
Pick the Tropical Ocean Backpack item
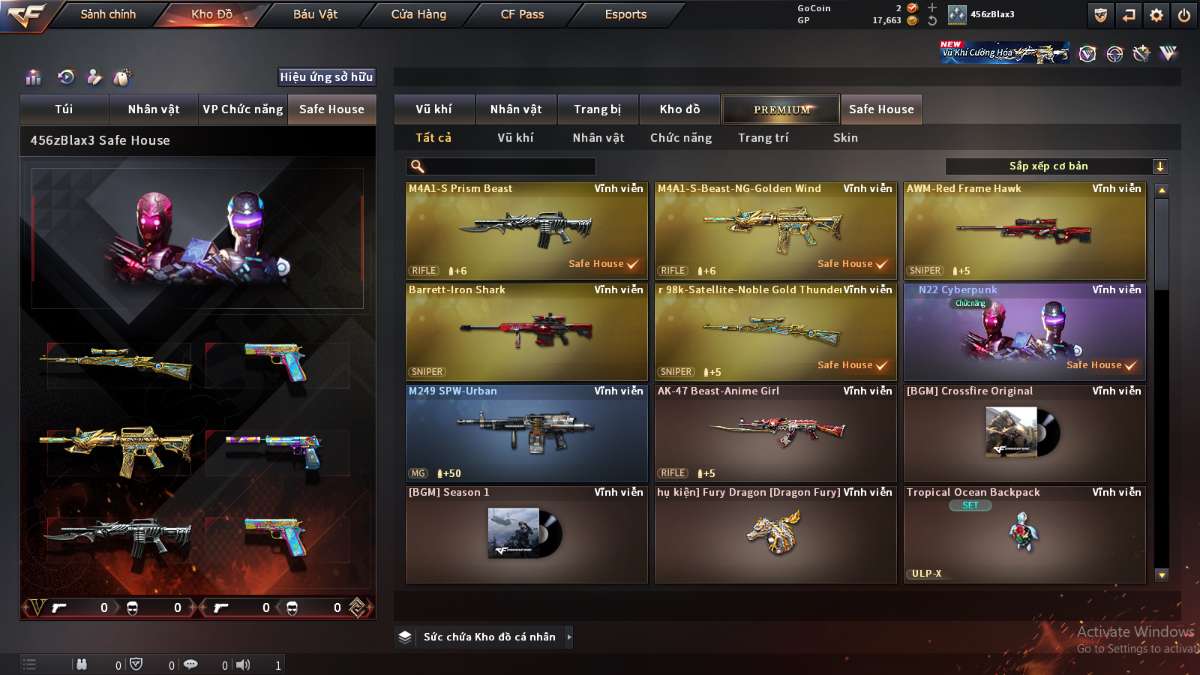point(1024,534)
